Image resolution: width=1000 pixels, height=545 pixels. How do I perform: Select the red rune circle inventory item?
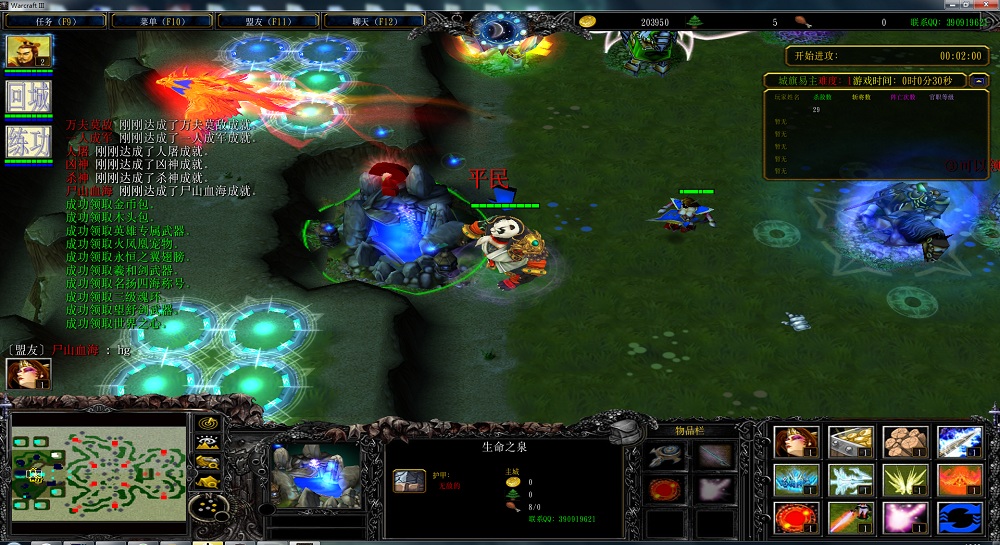tap(662, 489)
